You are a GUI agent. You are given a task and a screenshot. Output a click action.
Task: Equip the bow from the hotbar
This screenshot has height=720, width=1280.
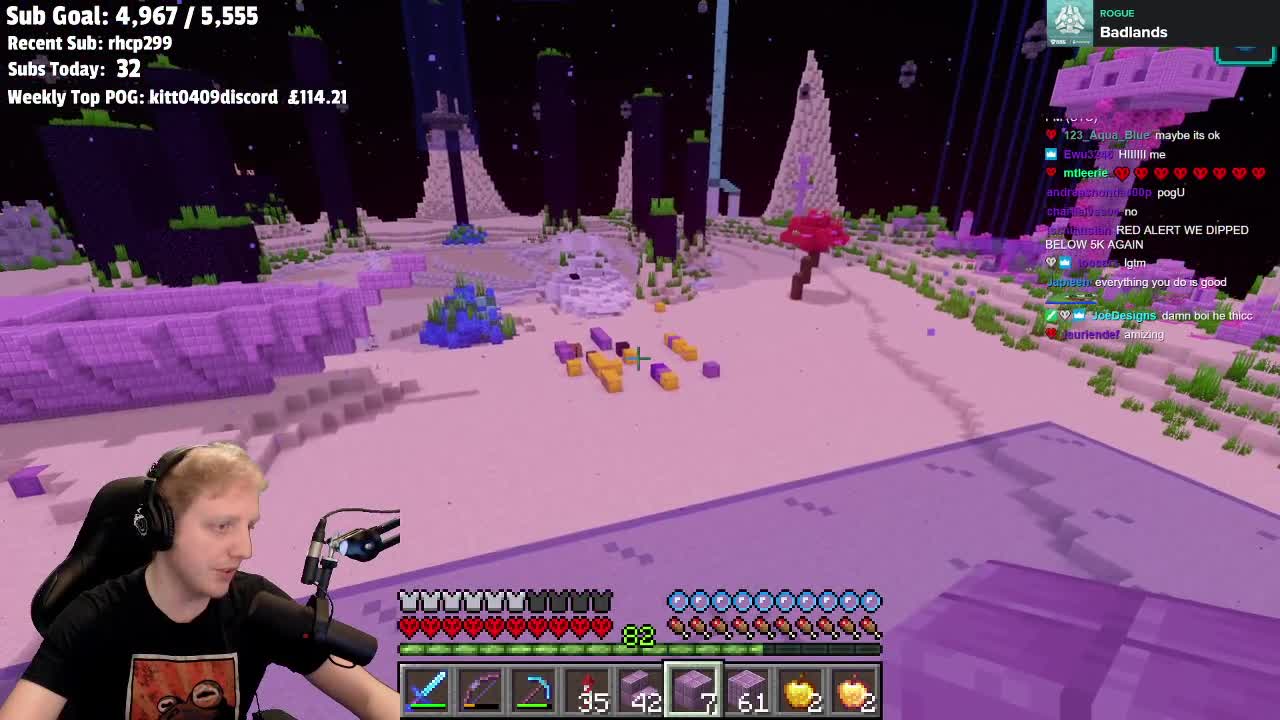481,691
